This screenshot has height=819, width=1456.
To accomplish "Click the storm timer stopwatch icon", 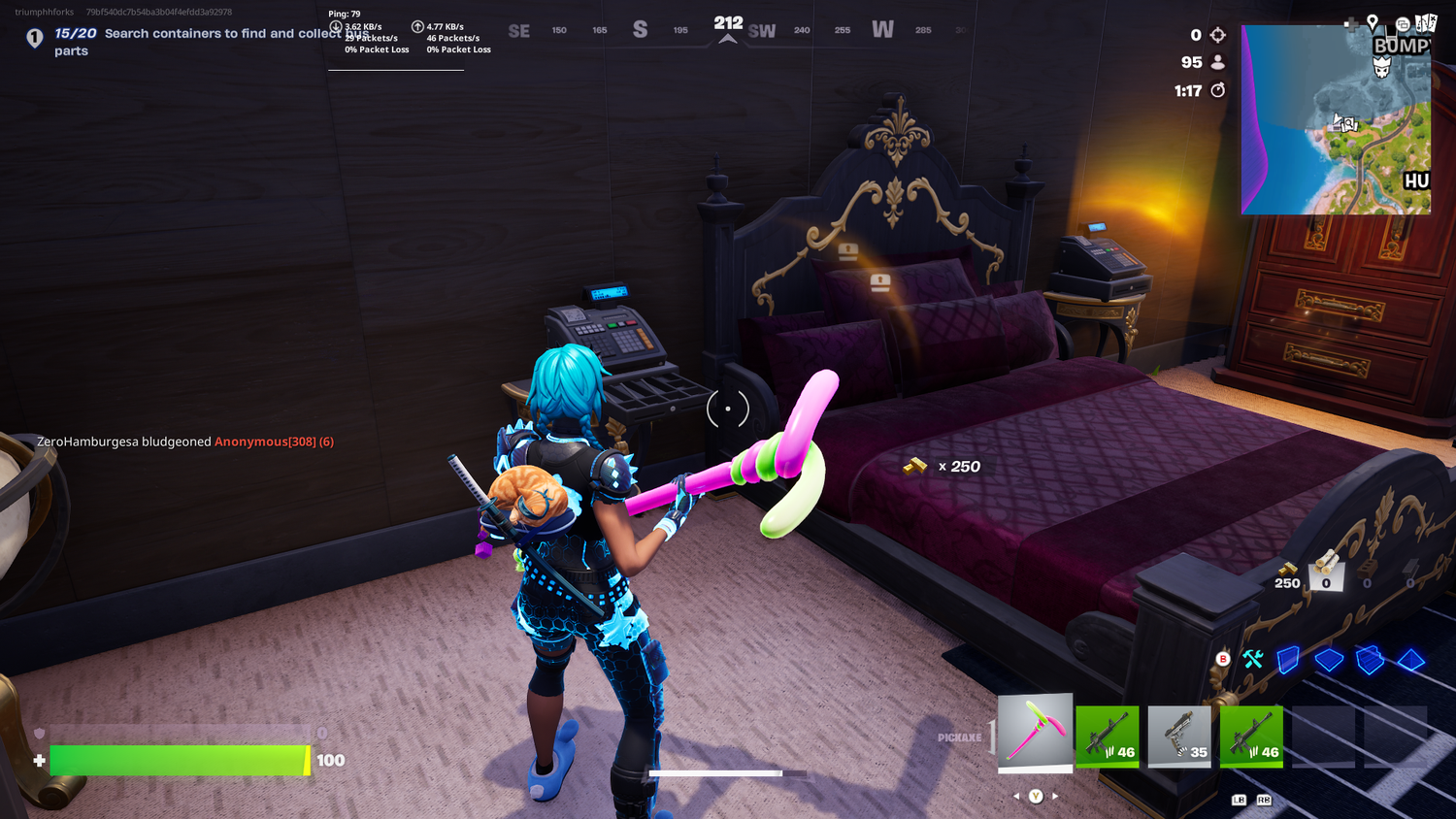I will click(x=1217, y=89).
